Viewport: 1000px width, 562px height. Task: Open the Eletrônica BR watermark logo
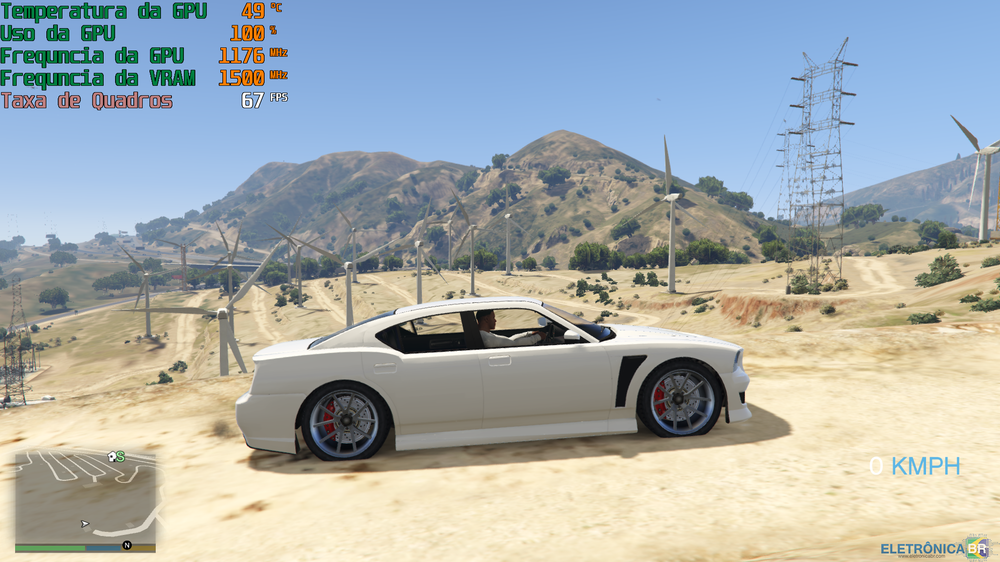tap(934, 548)
